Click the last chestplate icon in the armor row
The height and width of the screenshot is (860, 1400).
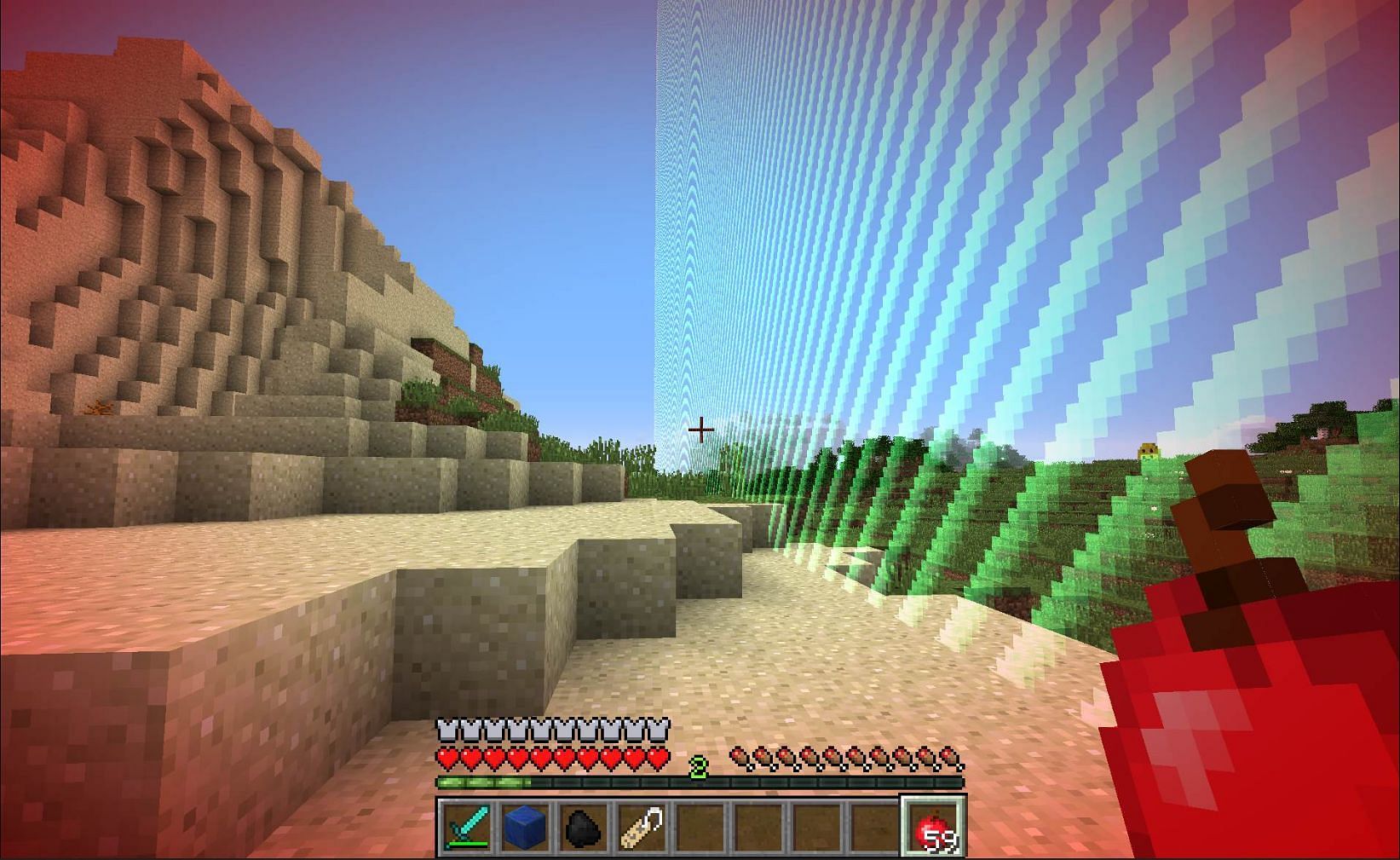[658, 730]
